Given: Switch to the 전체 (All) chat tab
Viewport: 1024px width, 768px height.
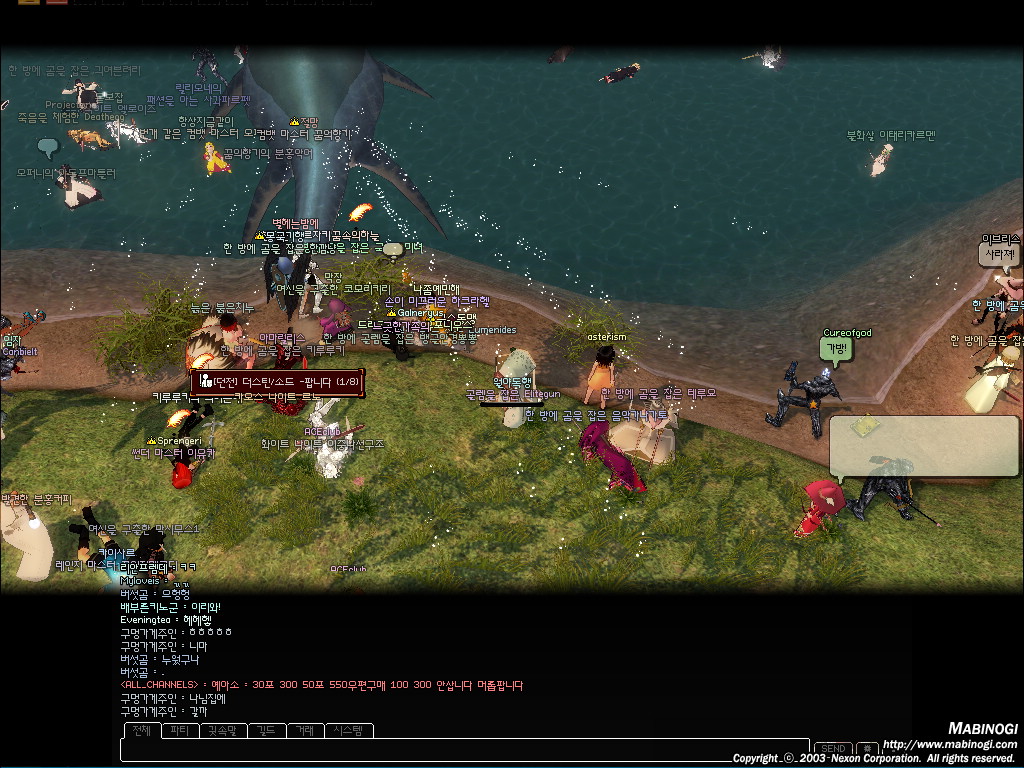Looking at the screenshot, I should pyautogui.click(x=142, y=731).
